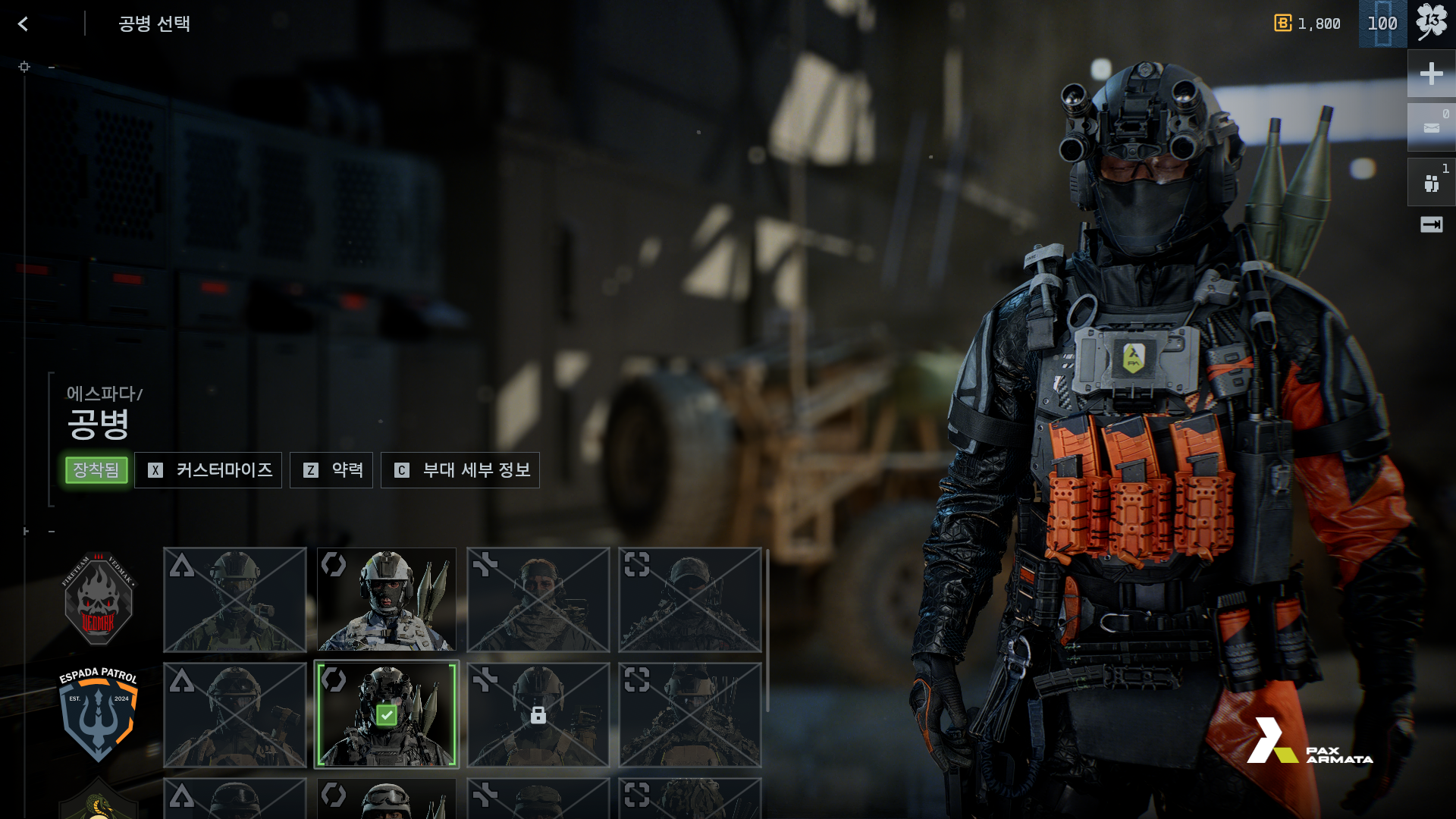The height and width of the screenshot is (819, 1456).
Task: Choose the Espada Patrol trident emblem
Action: coord(98,714)
